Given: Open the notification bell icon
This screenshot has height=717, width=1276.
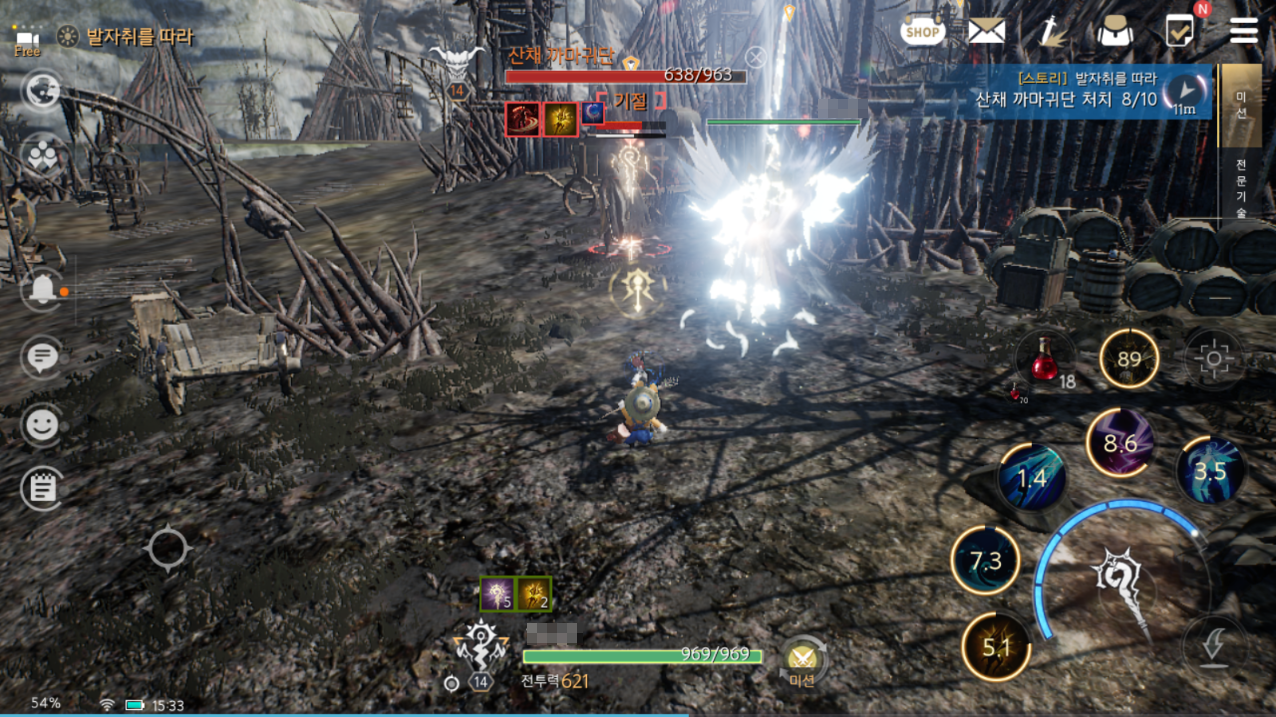Looking at the screenshot, I should pyautogui.click(x=42, y=290).
